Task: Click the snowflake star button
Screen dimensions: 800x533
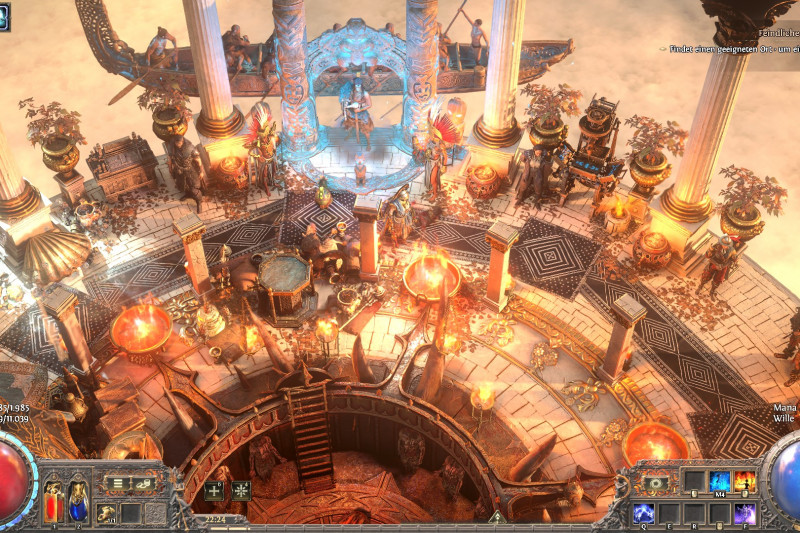Action: click(240, 490)
